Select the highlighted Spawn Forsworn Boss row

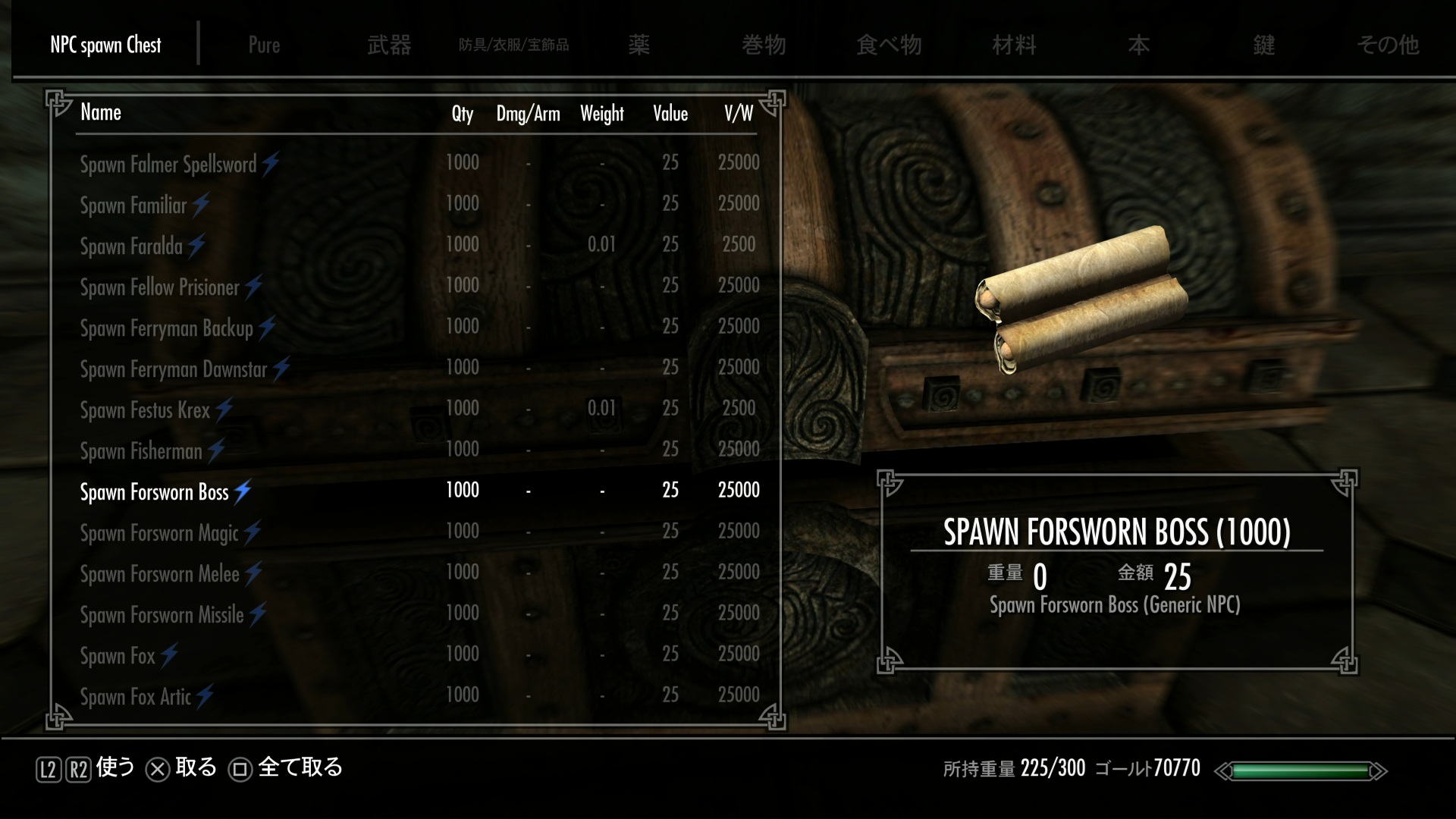[154, 492]
